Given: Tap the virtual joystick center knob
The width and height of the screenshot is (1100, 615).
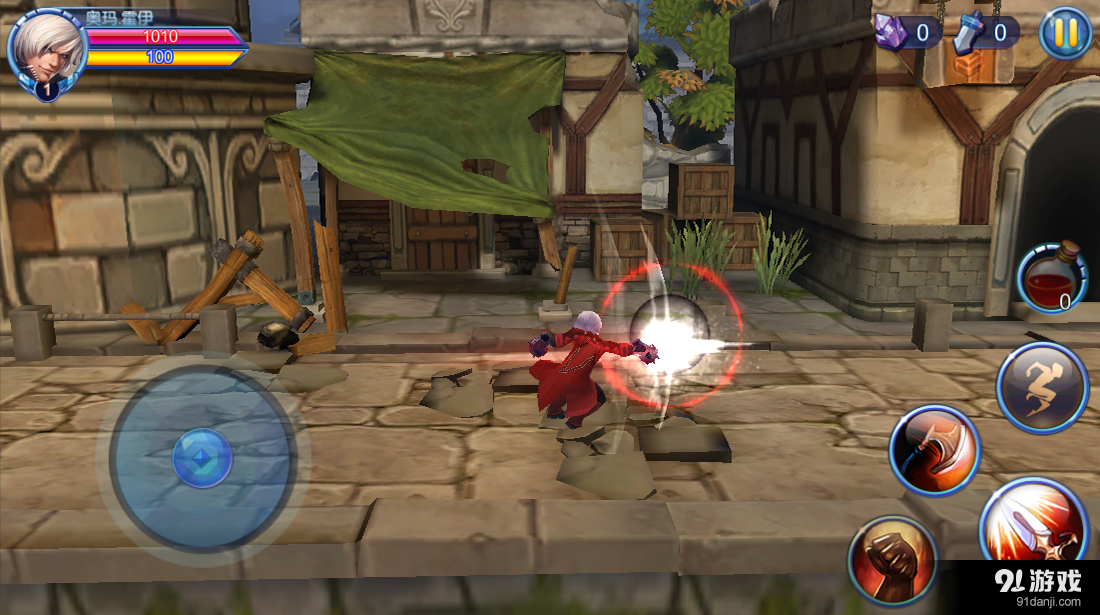Looking at the screenshot, I should 202,460.
